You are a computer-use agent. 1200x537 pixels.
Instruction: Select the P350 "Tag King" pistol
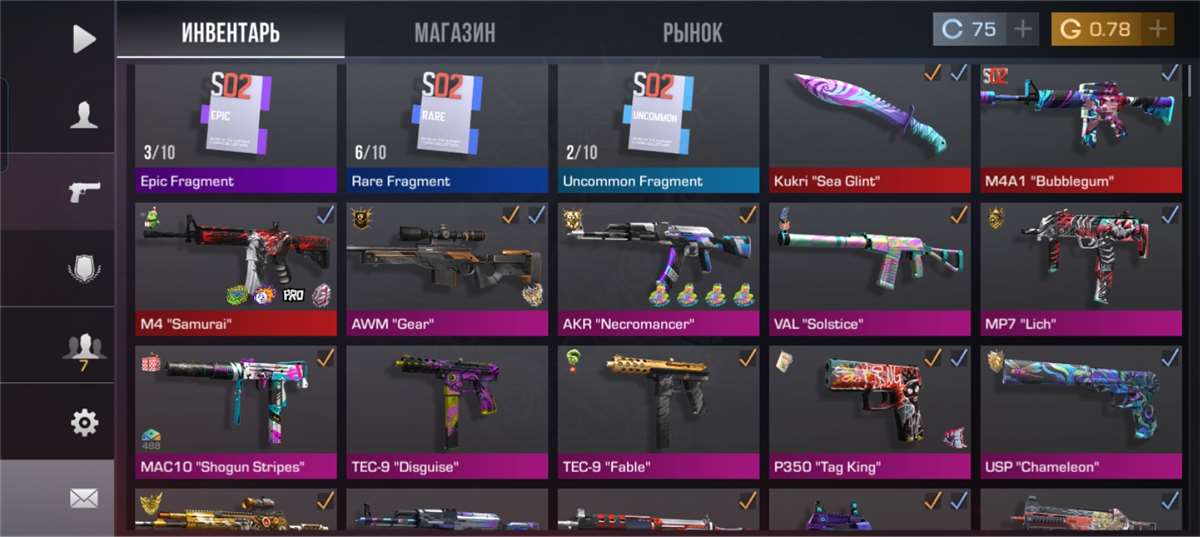[870, 411]
